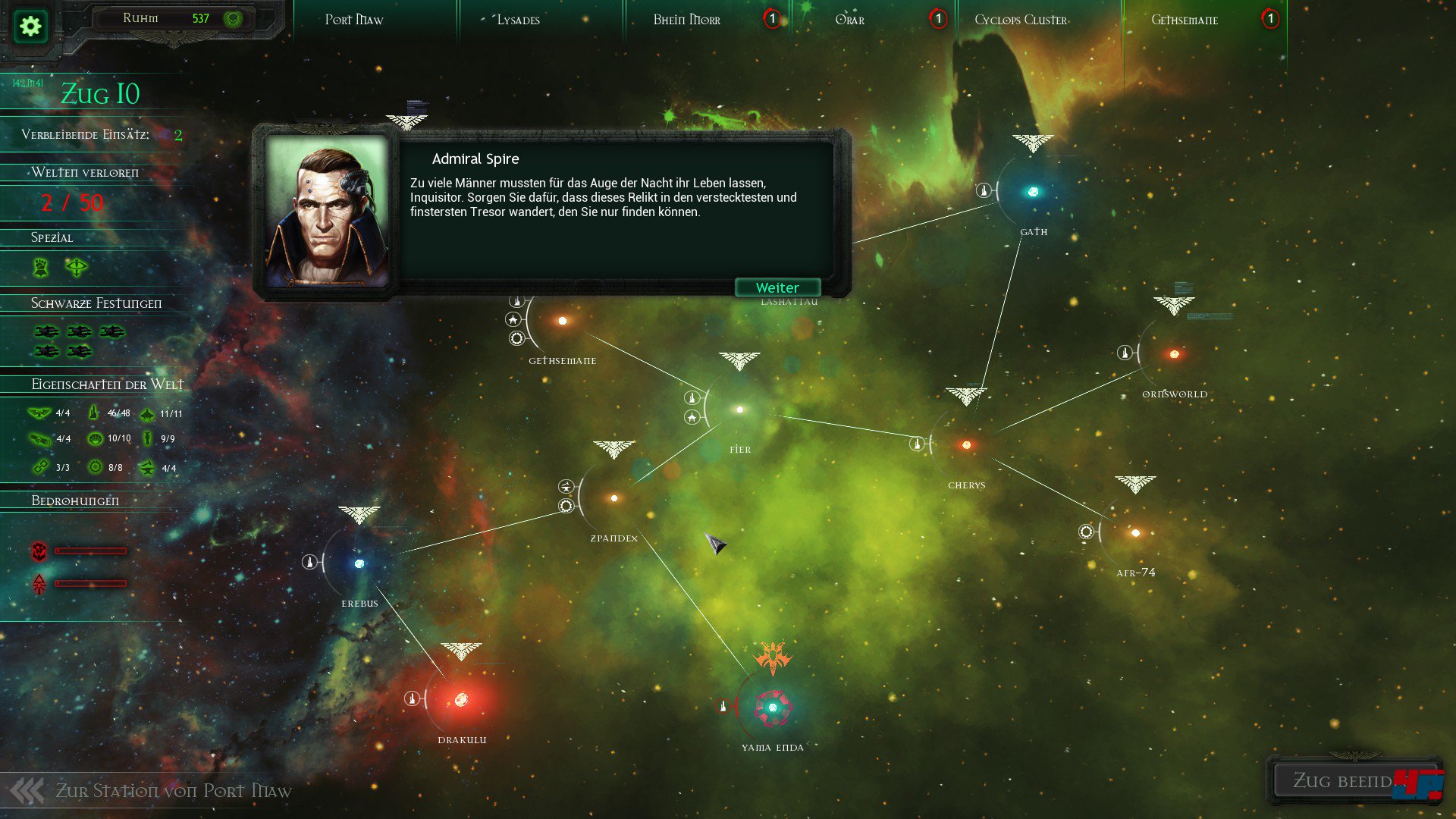Select the Lysades sector tab

[519, 20]
